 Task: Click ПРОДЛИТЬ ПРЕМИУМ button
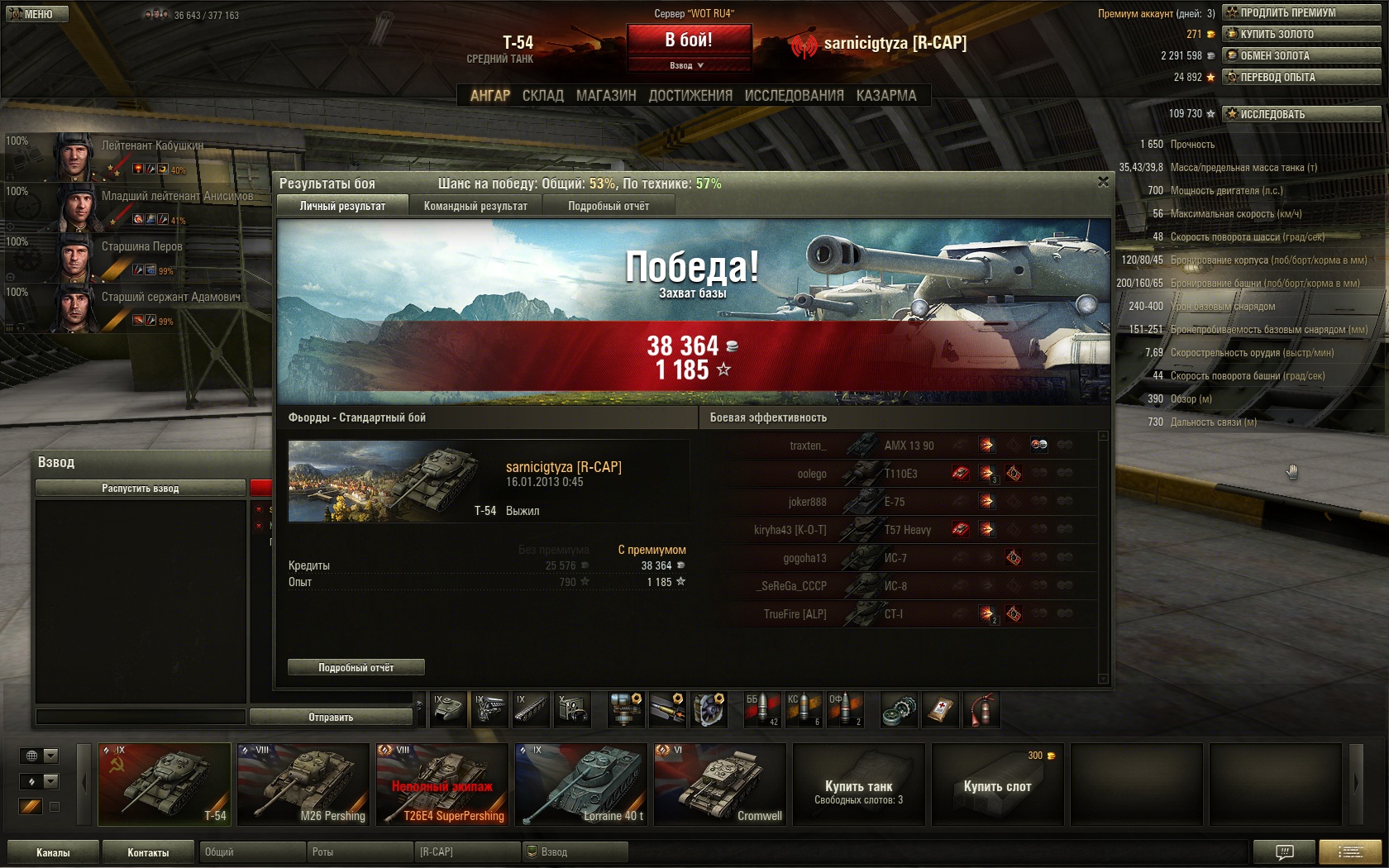[x=1301, y=12]
